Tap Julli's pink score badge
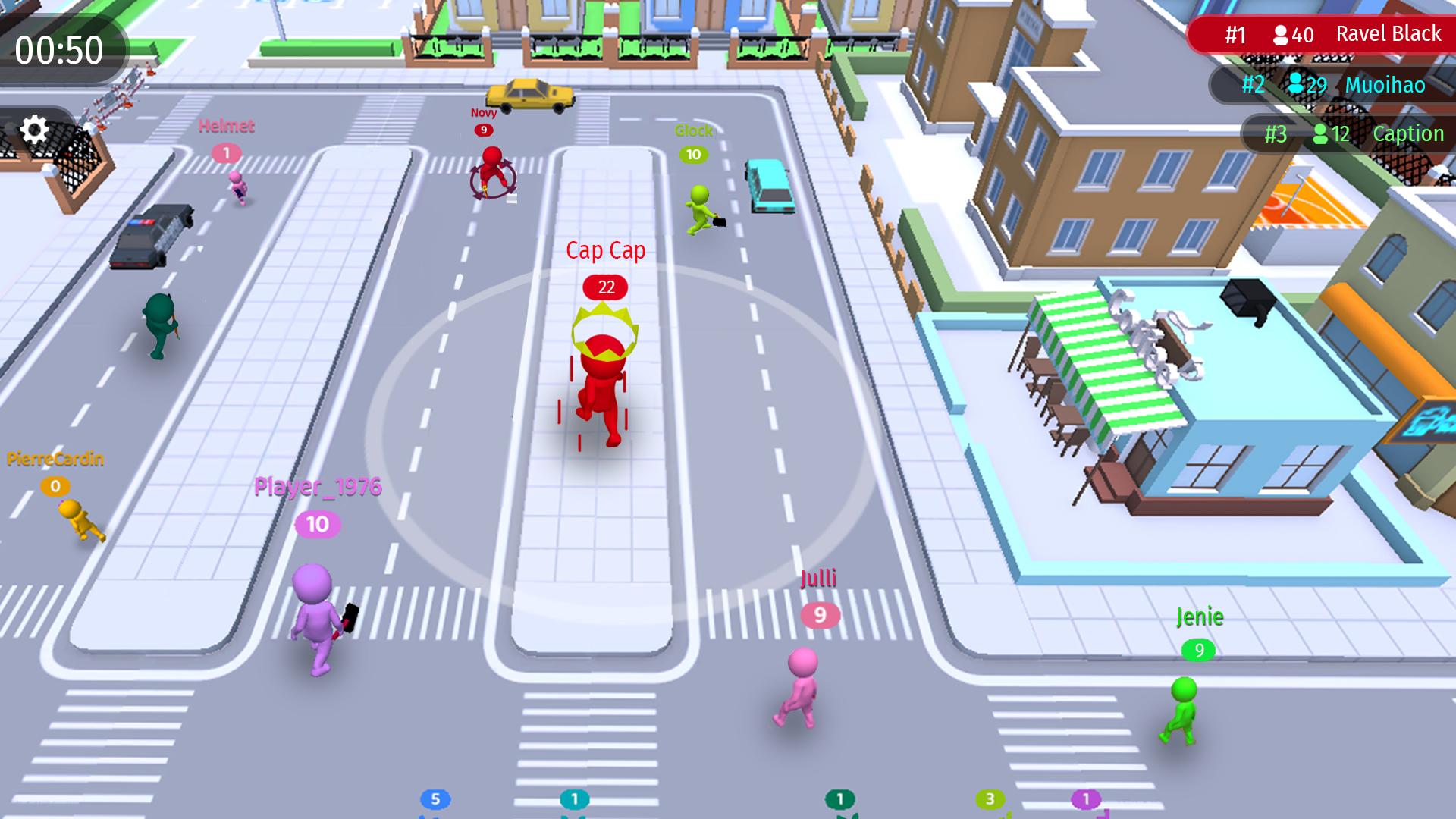 click(819, 616)
